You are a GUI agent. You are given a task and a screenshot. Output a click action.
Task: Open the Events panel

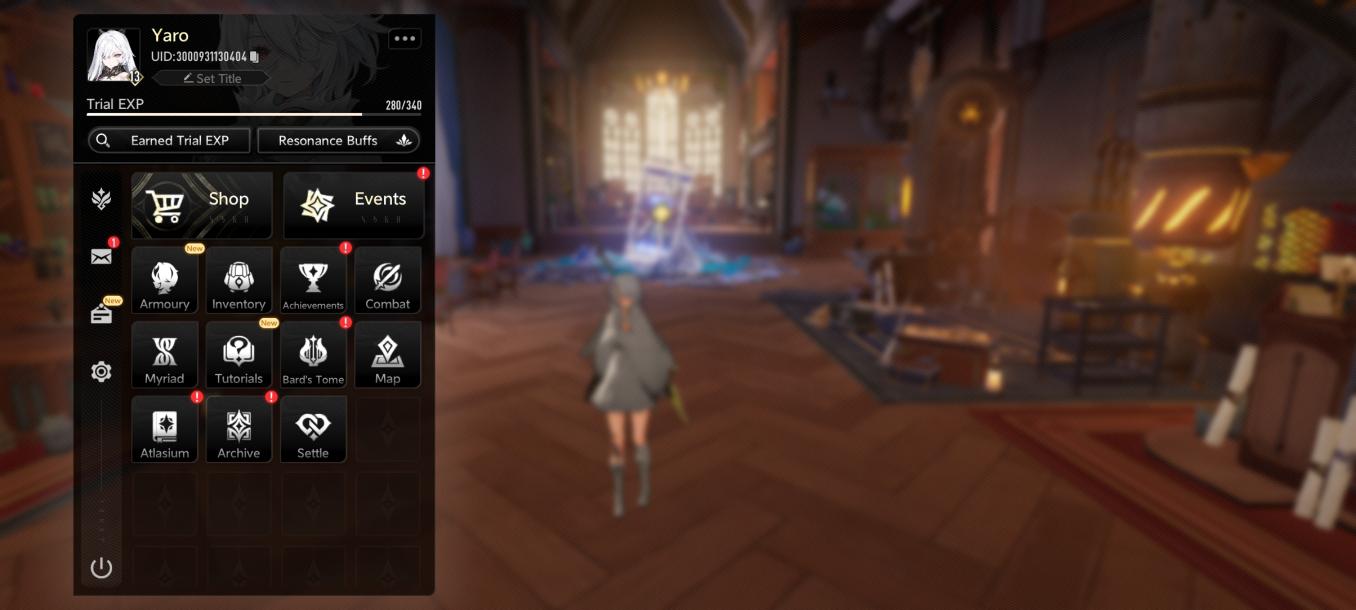[x=354, y=205]
